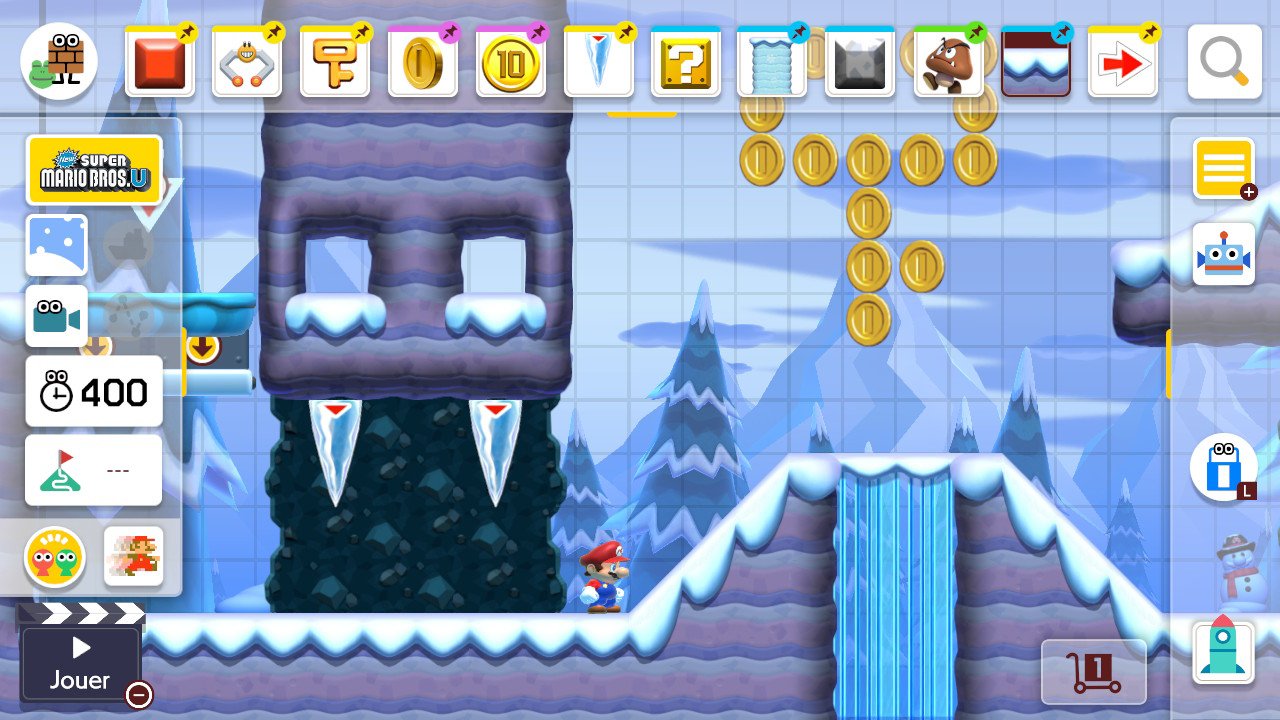
Task: Pick the single gold coin item
Action: pos(422,62)
